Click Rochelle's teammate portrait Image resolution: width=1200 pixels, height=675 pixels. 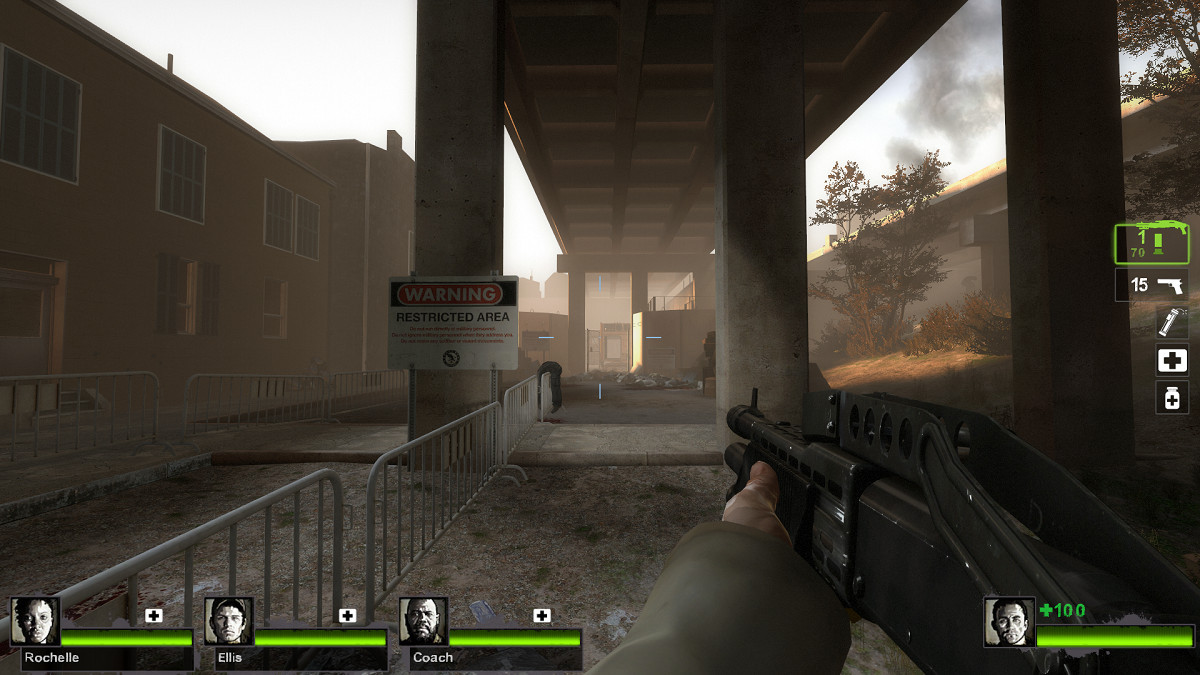(x=35, y=621)
